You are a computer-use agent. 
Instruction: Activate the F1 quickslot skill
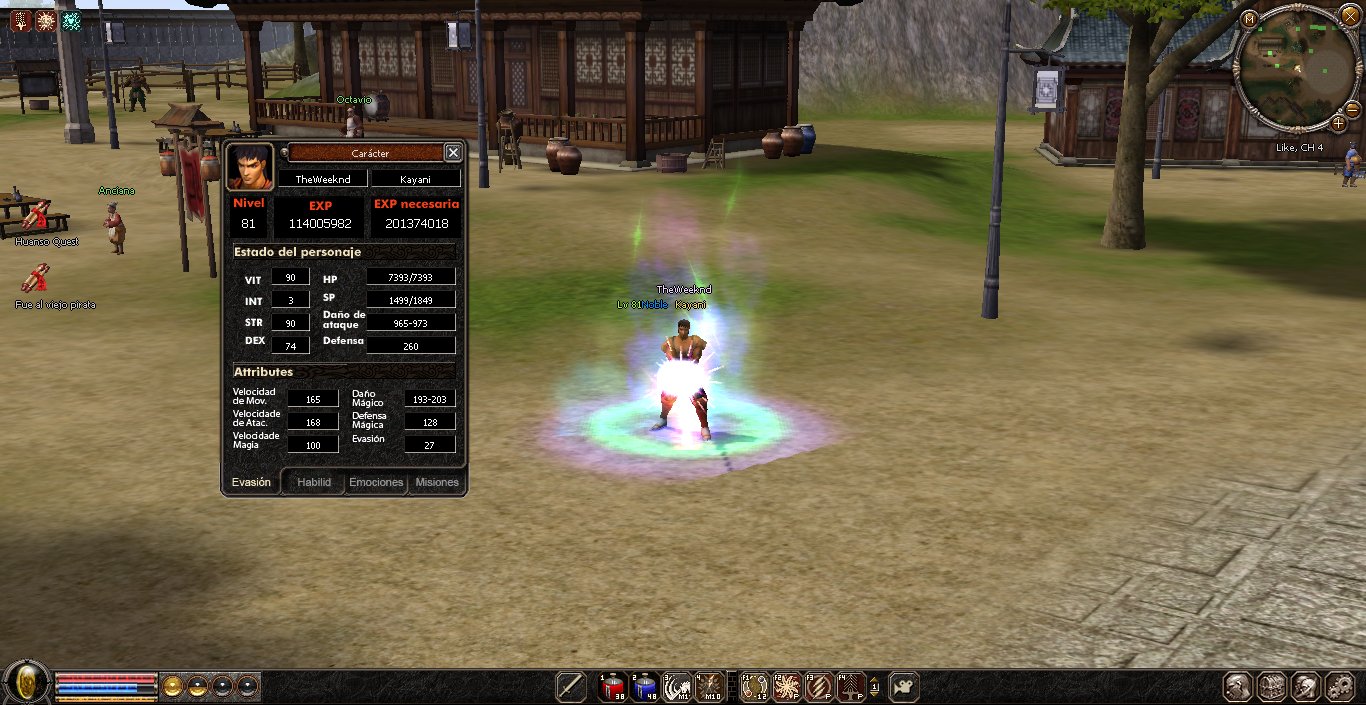[x=754, y=687]
